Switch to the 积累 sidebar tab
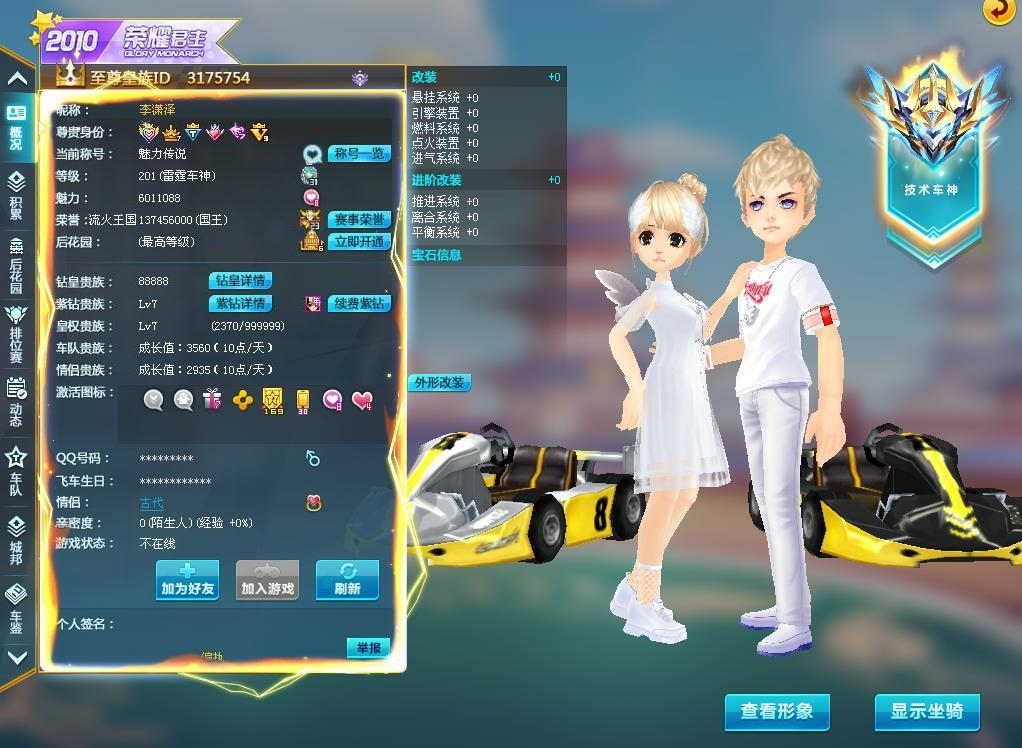 tap(16, 195)
